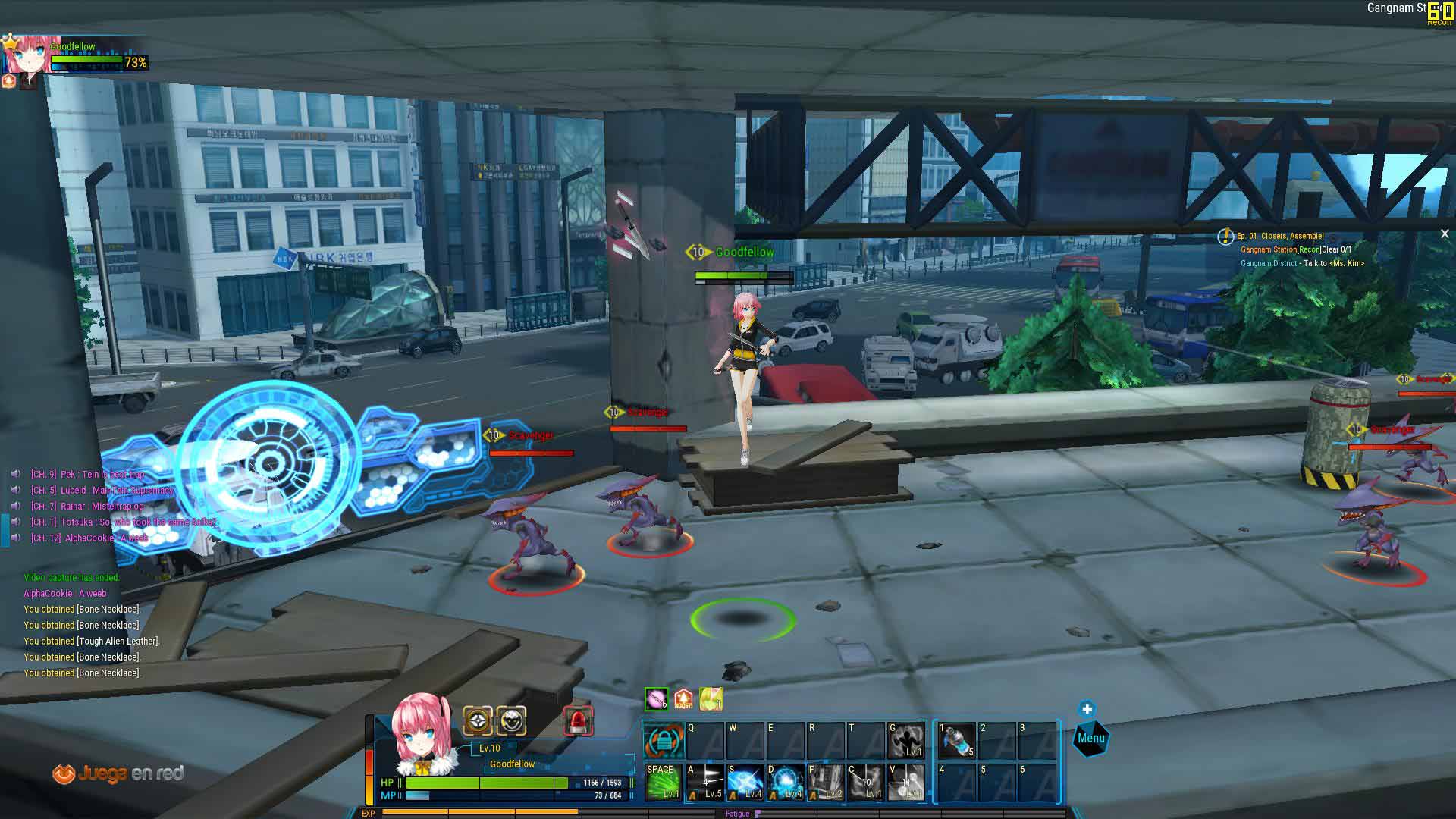The width and height of the screenshot is (1456, 819).
Task: Click the padlock skill-lock icon
Action: tap(663, 741)
